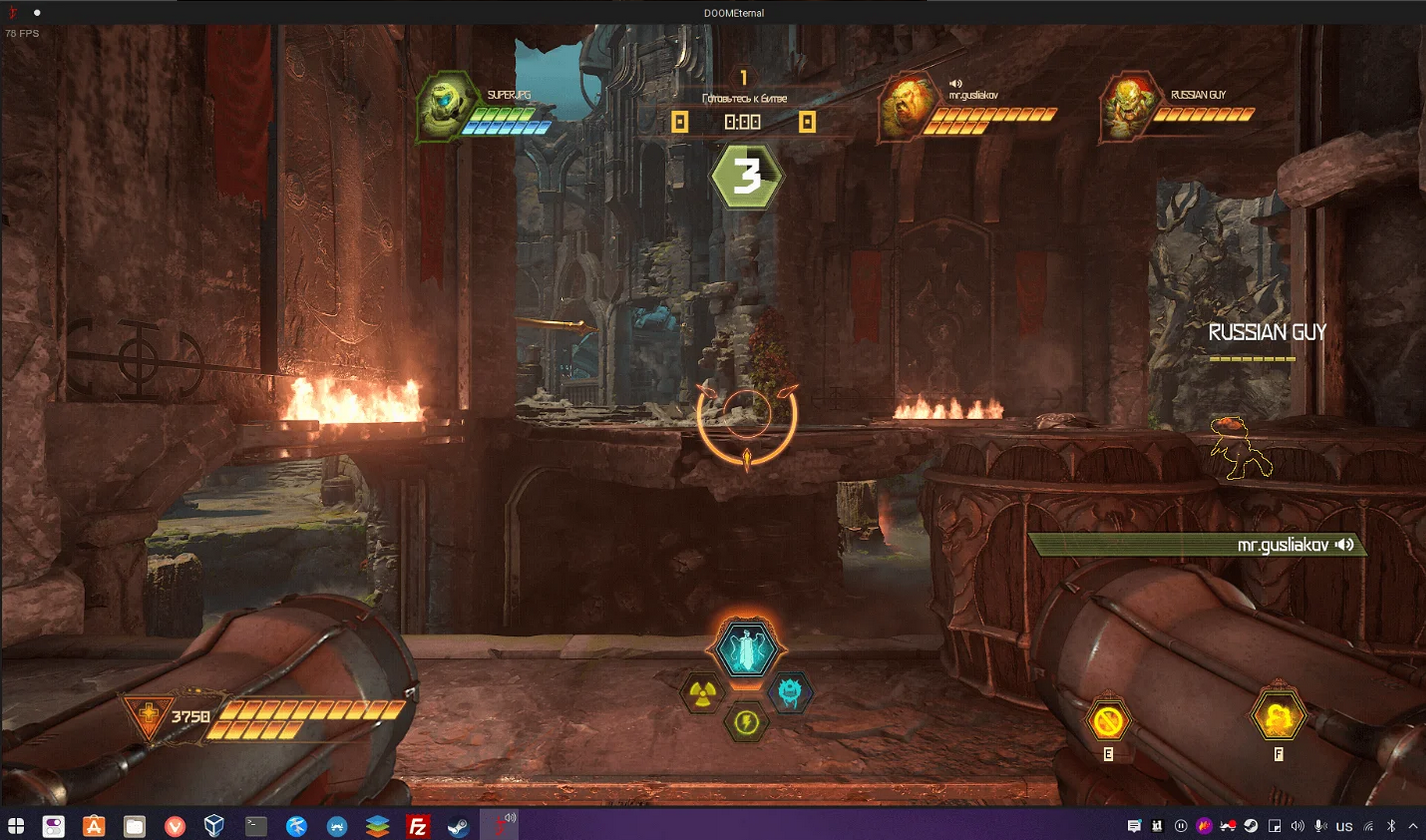Activate the cyan demon face ability
The width and height of the screenshot is (1426, 840).
[x=790, y=692]
